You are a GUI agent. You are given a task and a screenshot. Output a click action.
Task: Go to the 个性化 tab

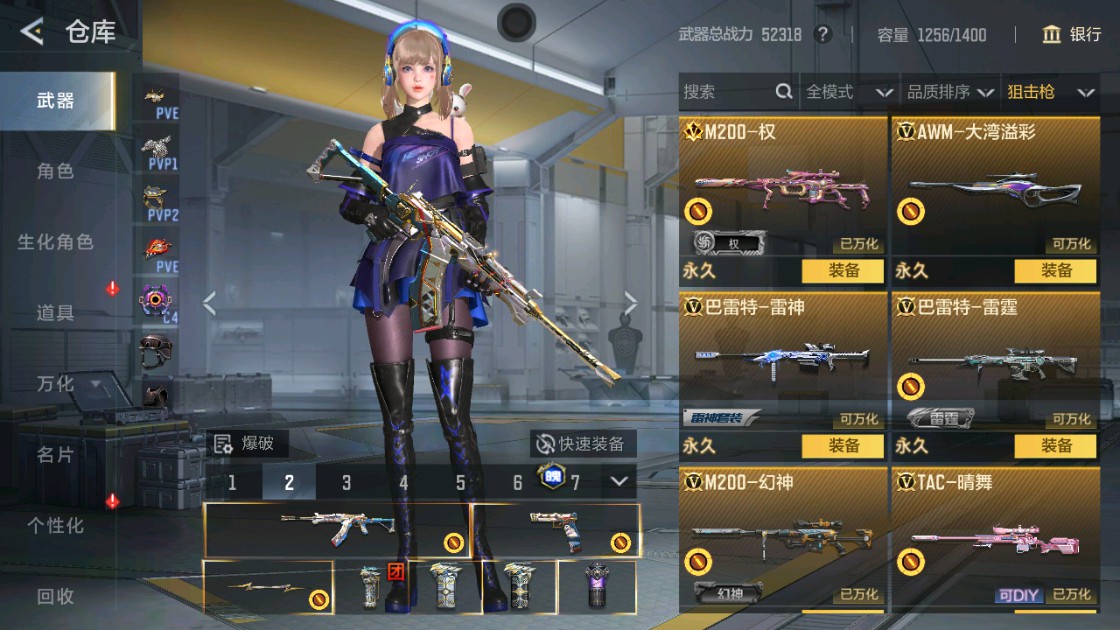click(55, 525)
